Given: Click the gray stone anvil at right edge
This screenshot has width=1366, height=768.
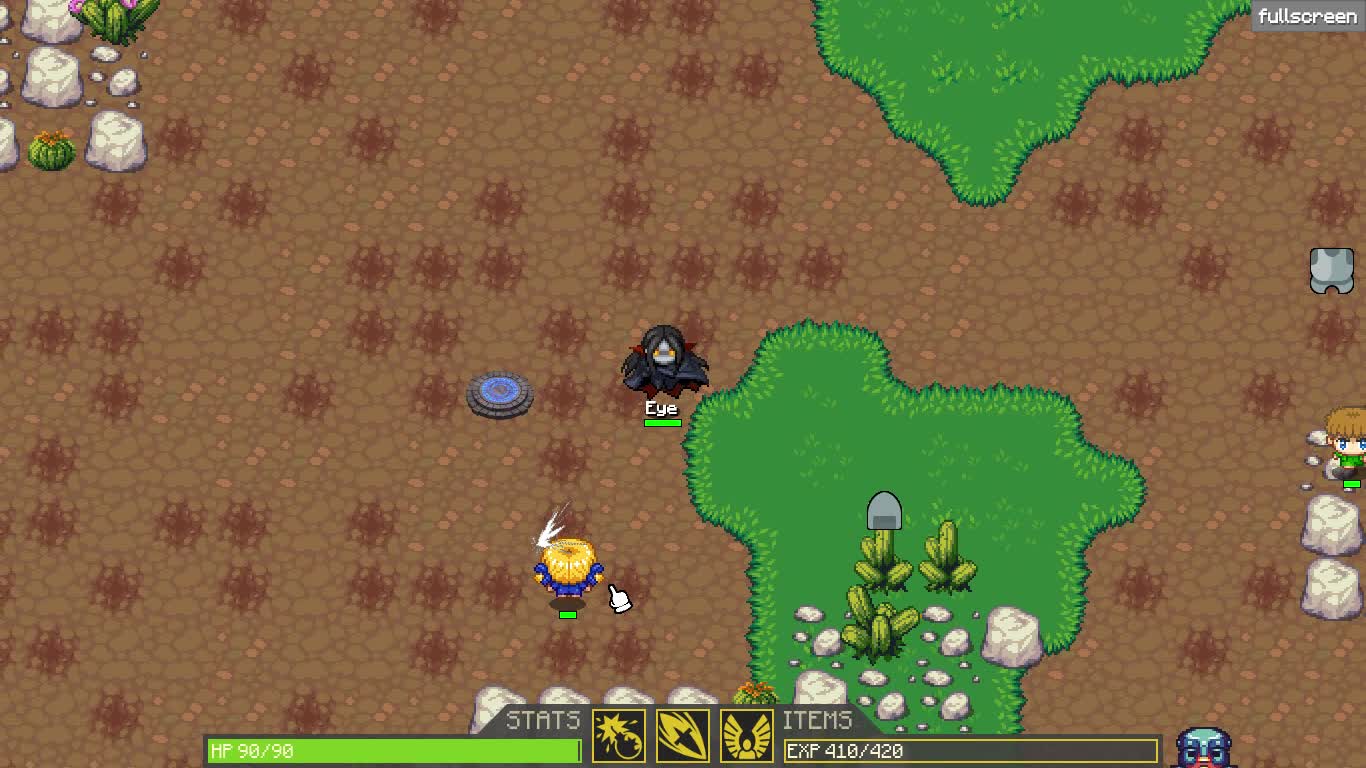Looking at the screenshot, I should coord(1330,270).
